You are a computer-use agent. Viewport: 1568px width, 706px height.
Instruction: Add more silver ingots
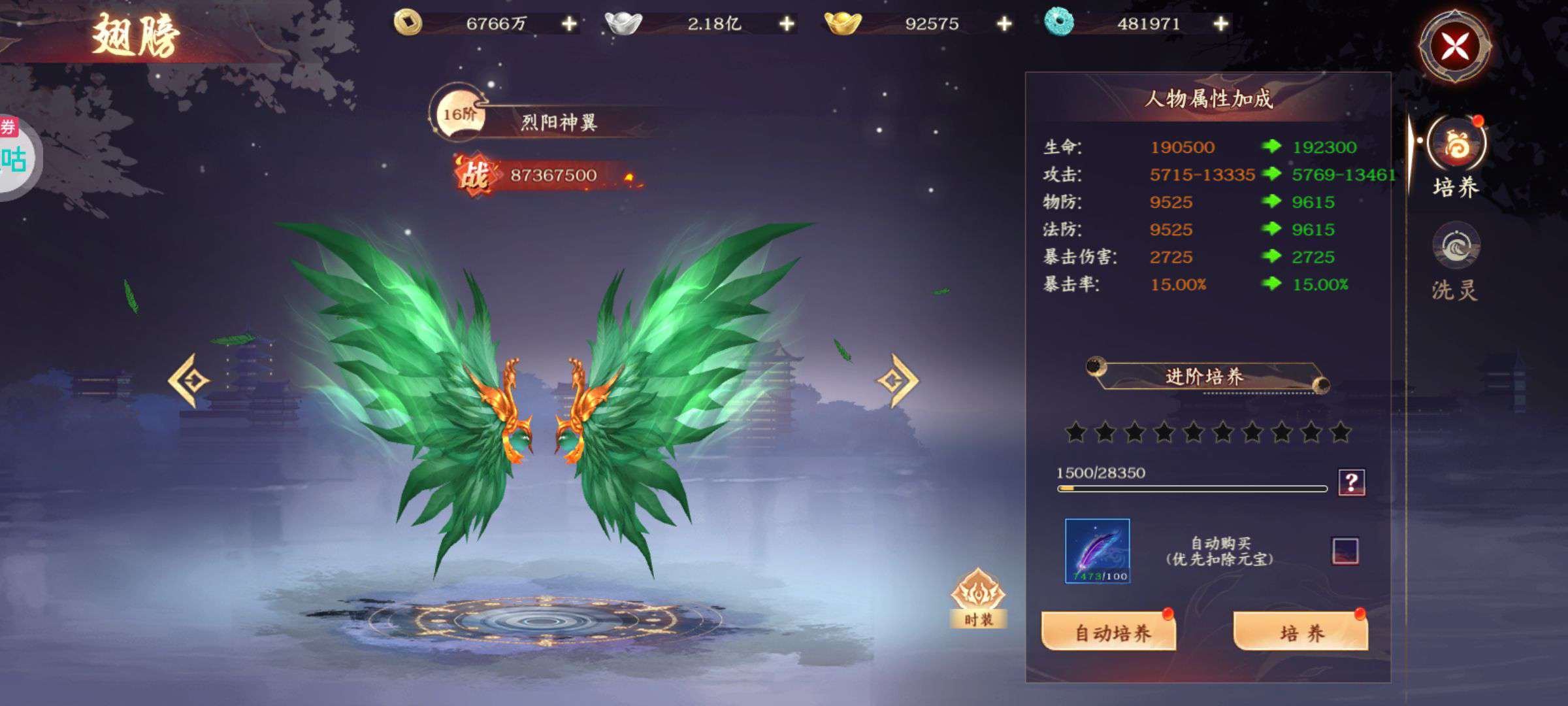[x=787, y=24]
